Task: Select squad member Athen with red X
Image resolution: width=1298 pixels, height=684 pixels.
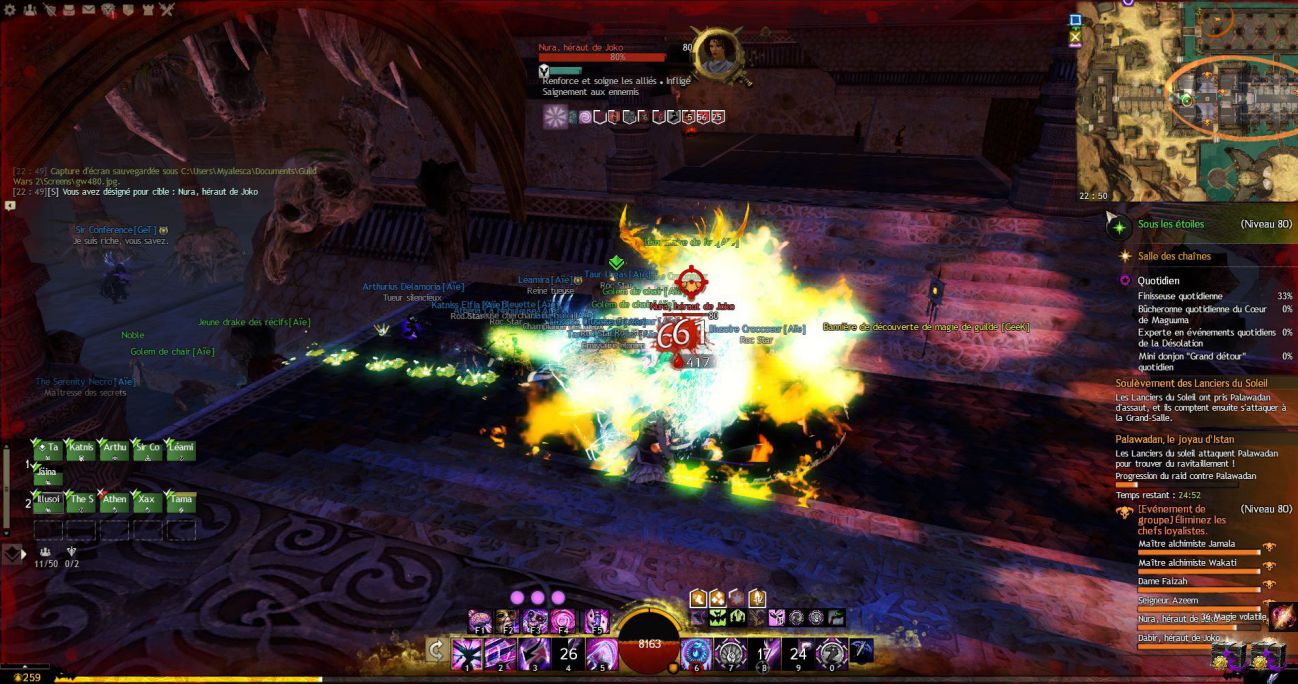Action: (x=114, y=500)
